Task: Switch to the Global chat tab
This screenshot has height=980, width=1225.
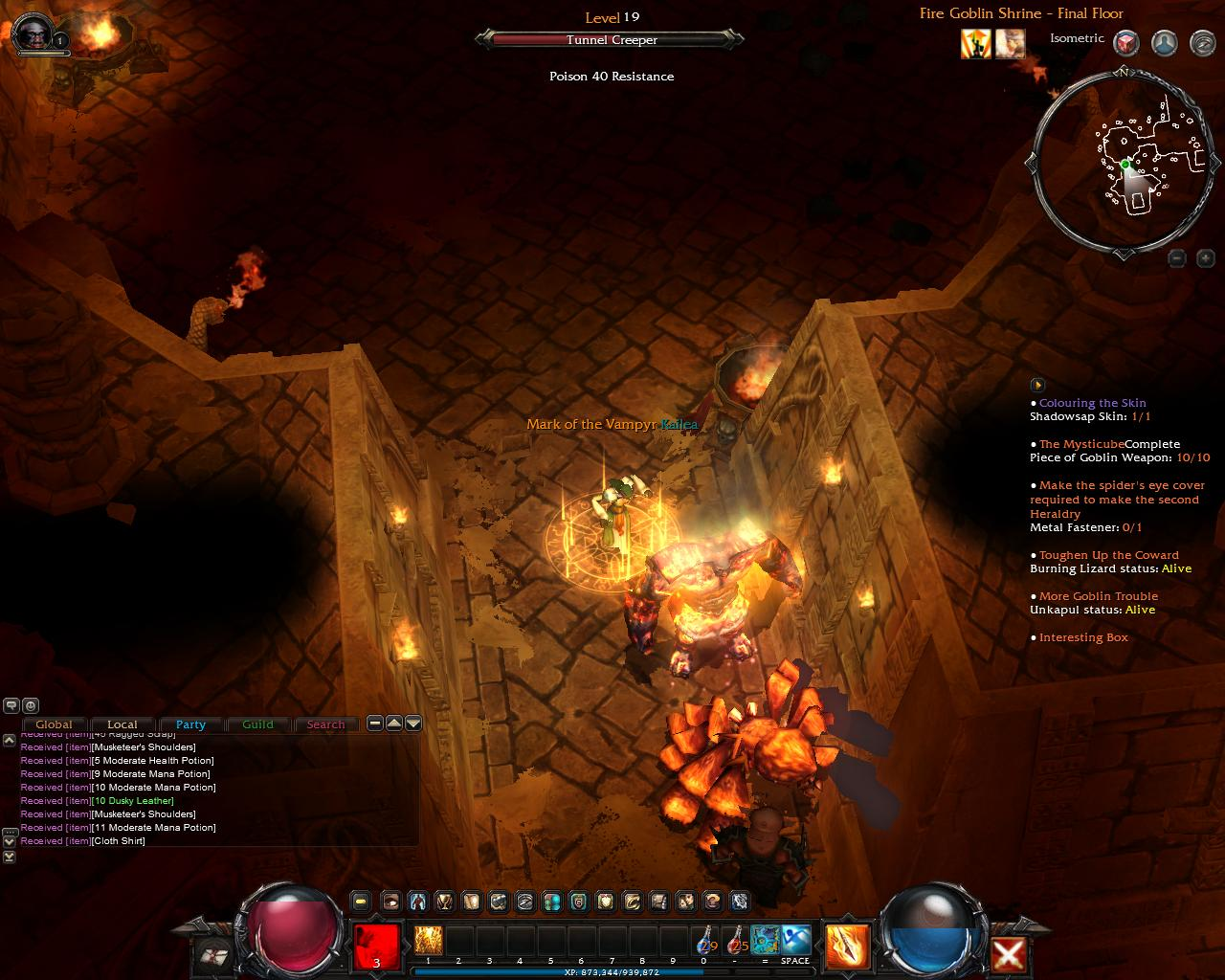Action: point(55,724)
